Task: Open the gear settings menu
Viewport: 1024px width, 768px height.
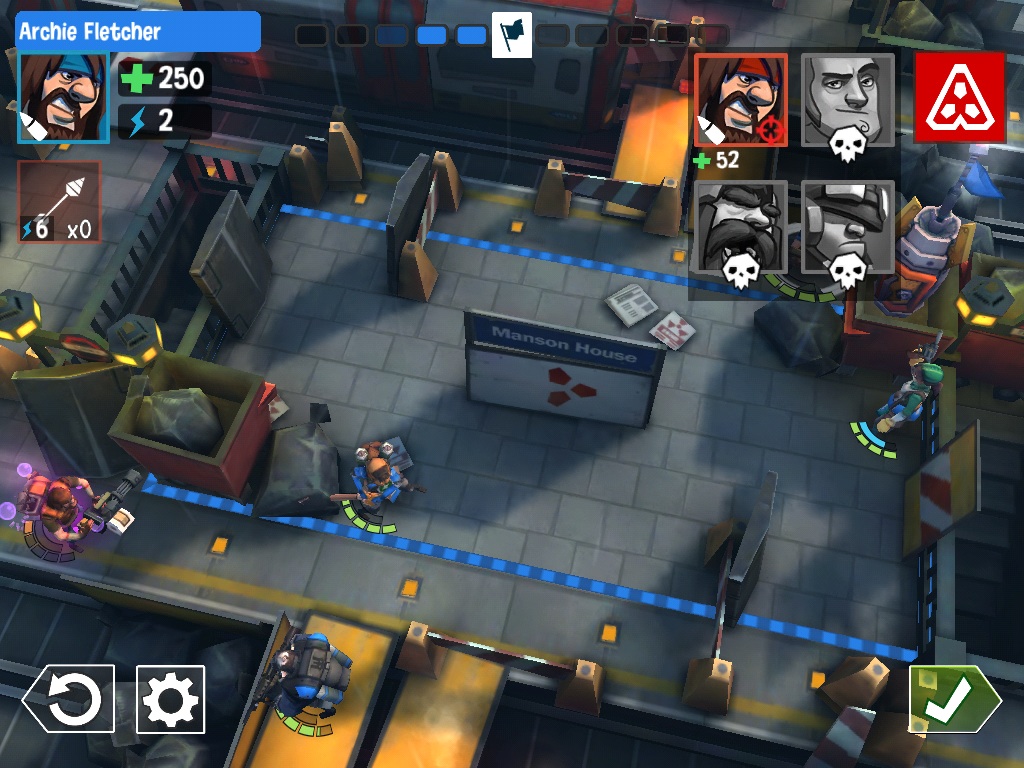Action: [171, 699]
